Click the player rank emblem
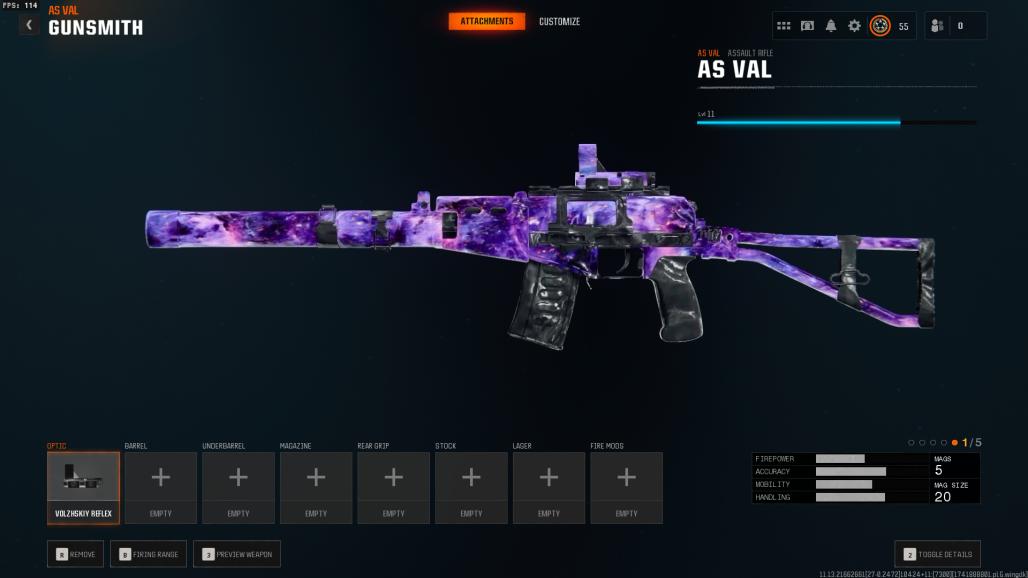1028x578 pixels. pos(880,26)
